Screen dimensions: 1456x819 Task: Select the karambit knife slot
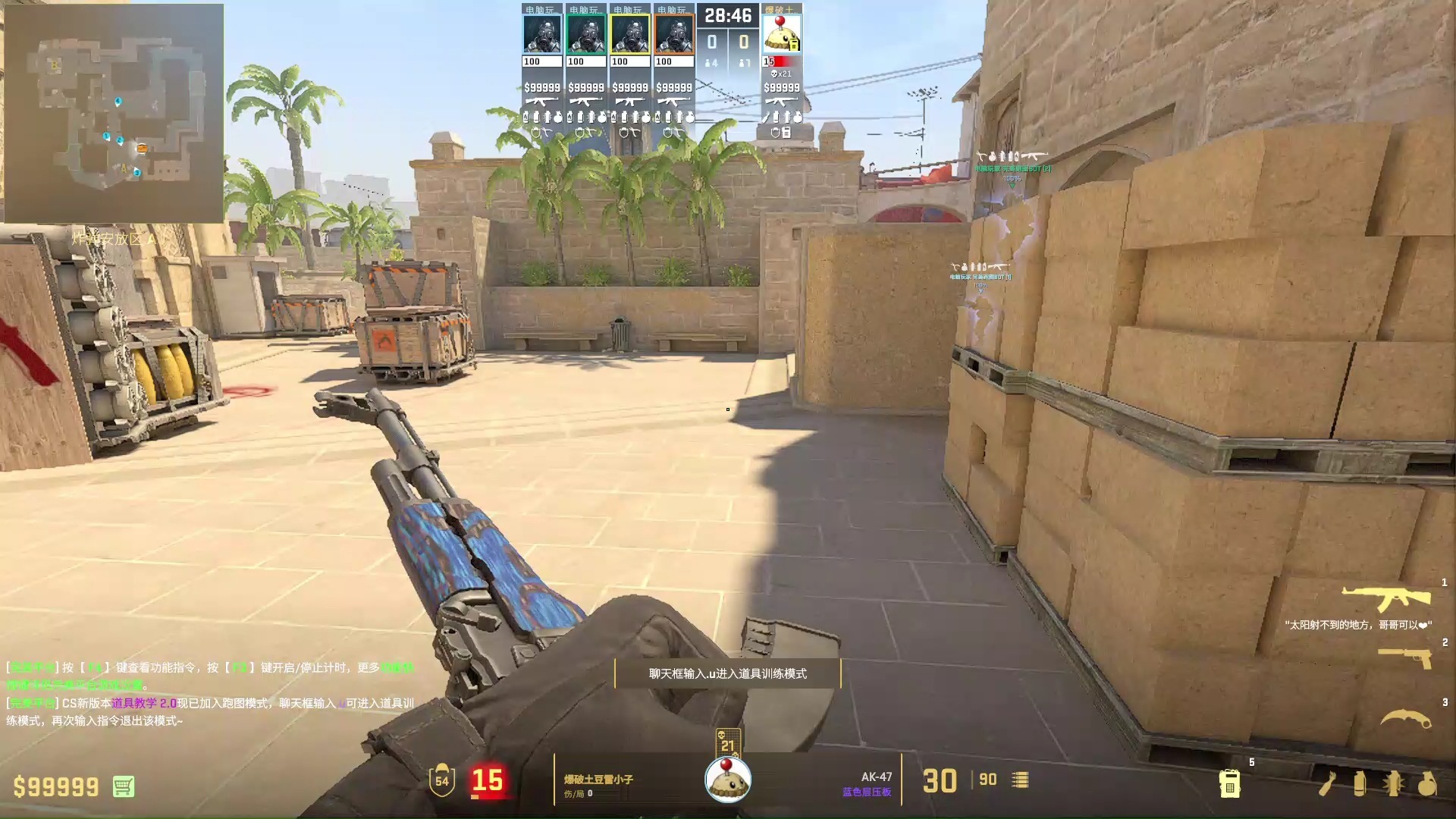[x=1404, y=717]
